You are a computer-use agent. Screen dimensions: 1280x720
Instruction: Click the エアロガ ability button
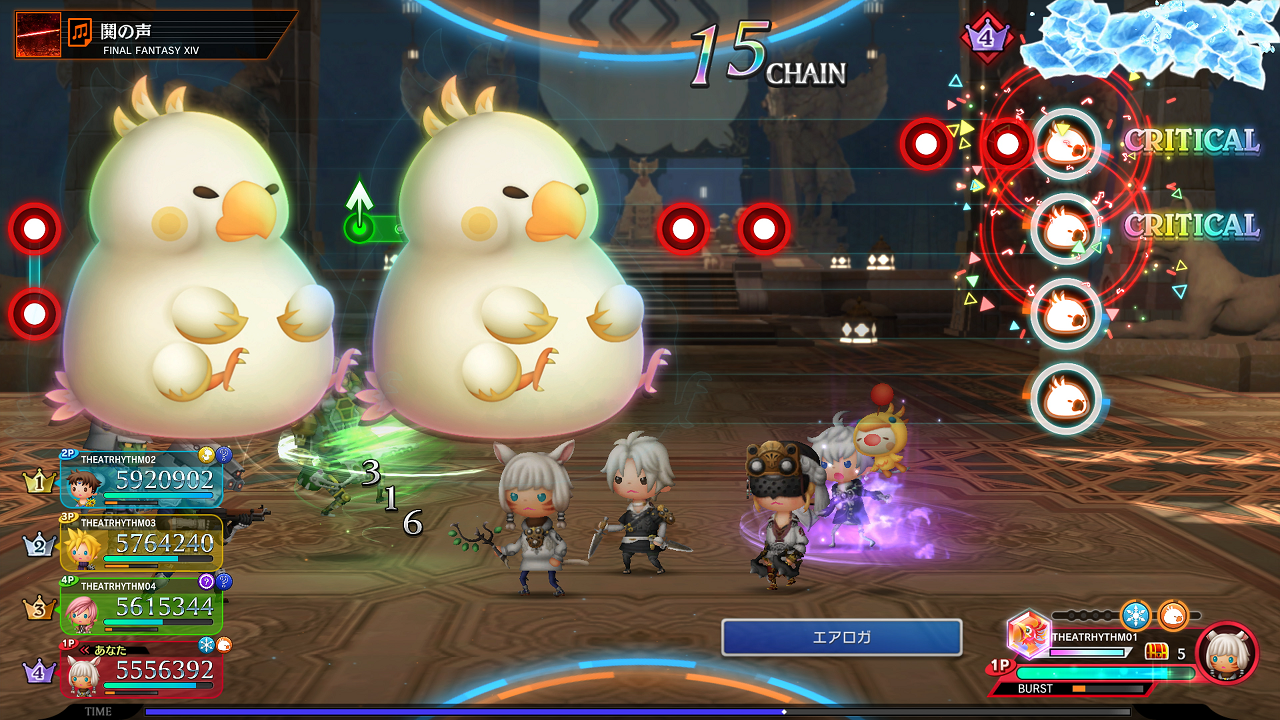click(842, 637)
